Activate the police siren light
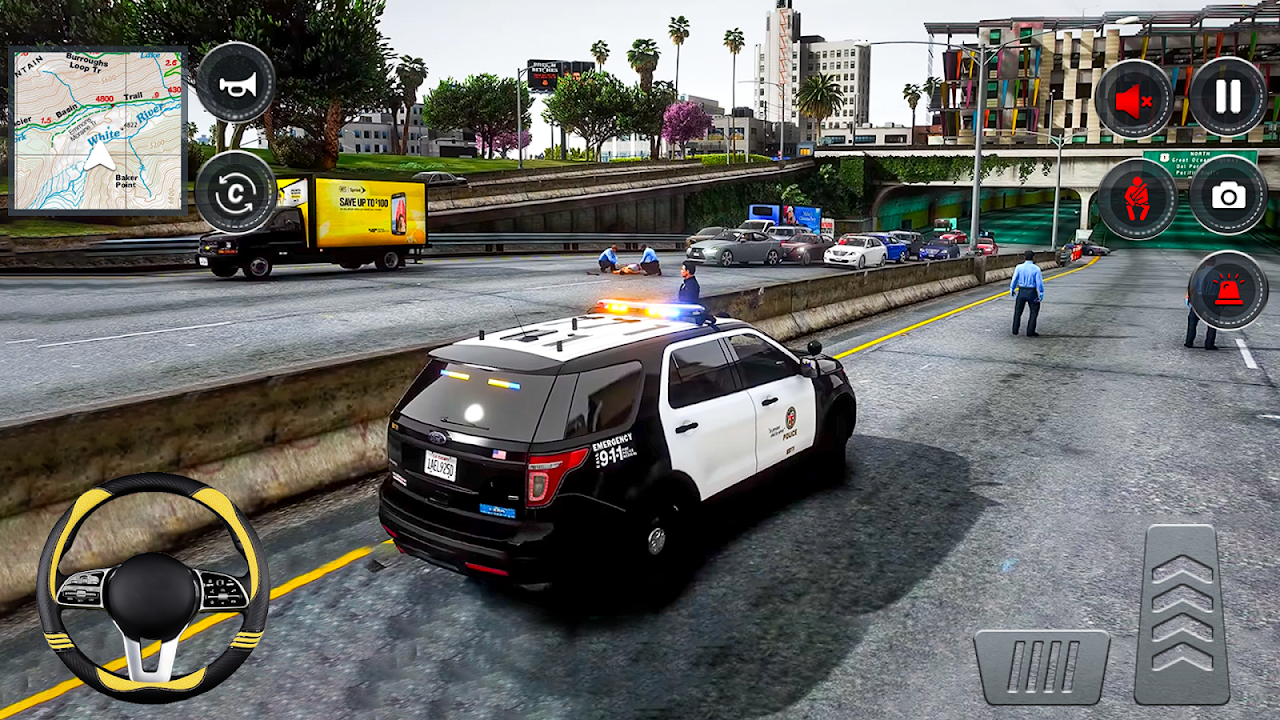Viewport: 1280px width, 720px height. [1228, 290]
